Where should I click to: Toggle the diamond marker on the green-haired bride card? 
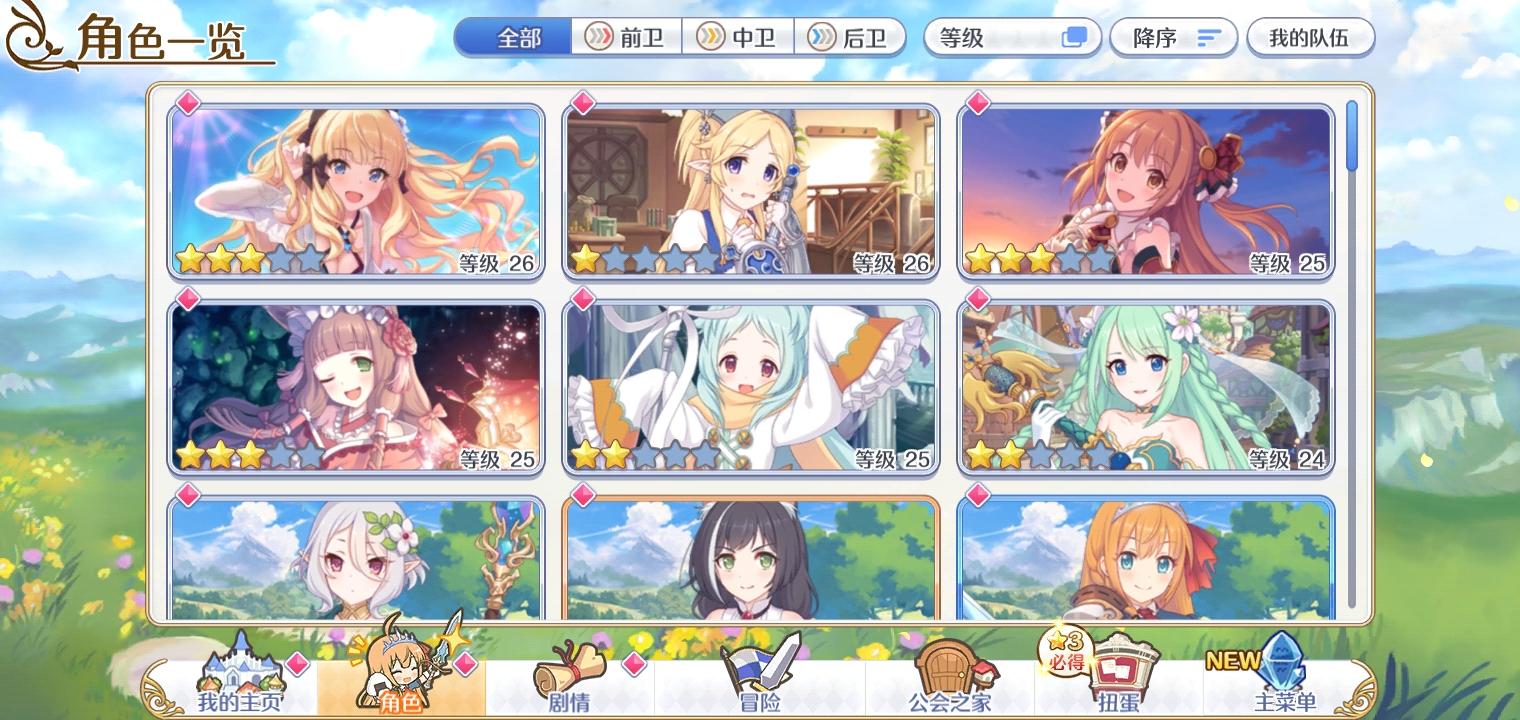point(976,297)
